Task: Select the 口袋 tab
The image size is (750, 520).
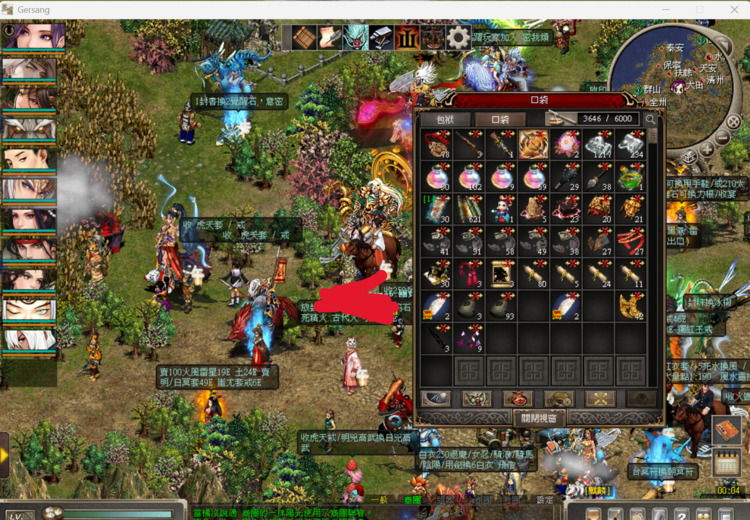Action: [500, 119]
